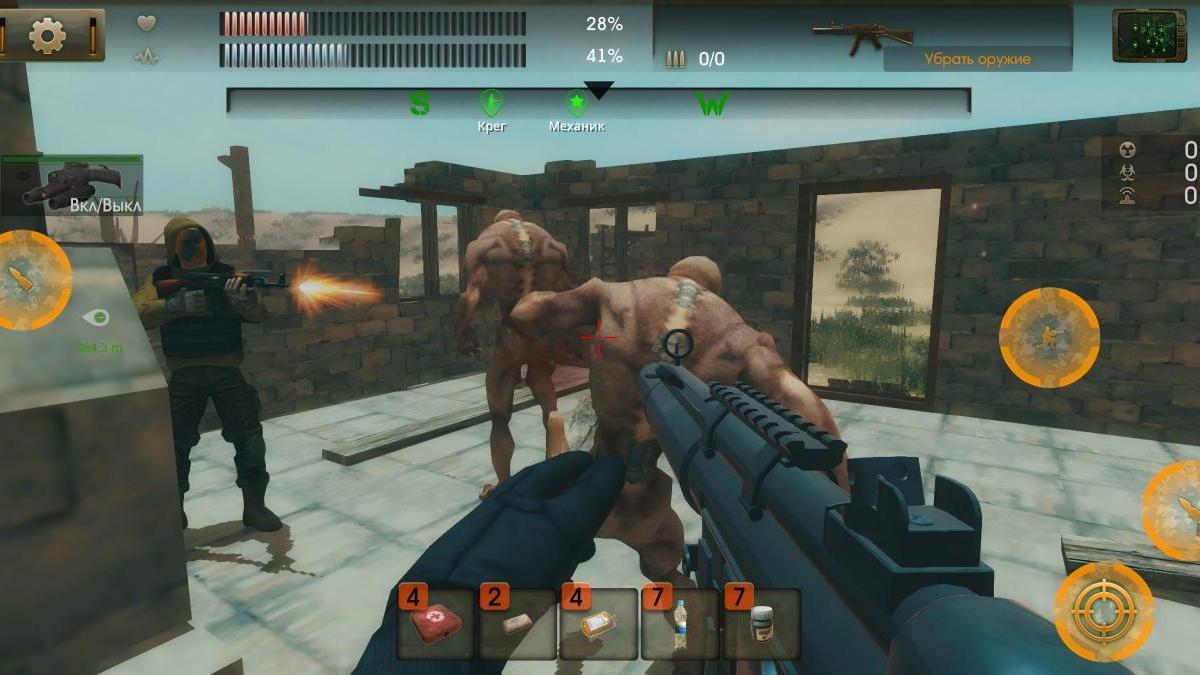
Task: Open the green radar minimap
Action: click(x=1149, y=36)
